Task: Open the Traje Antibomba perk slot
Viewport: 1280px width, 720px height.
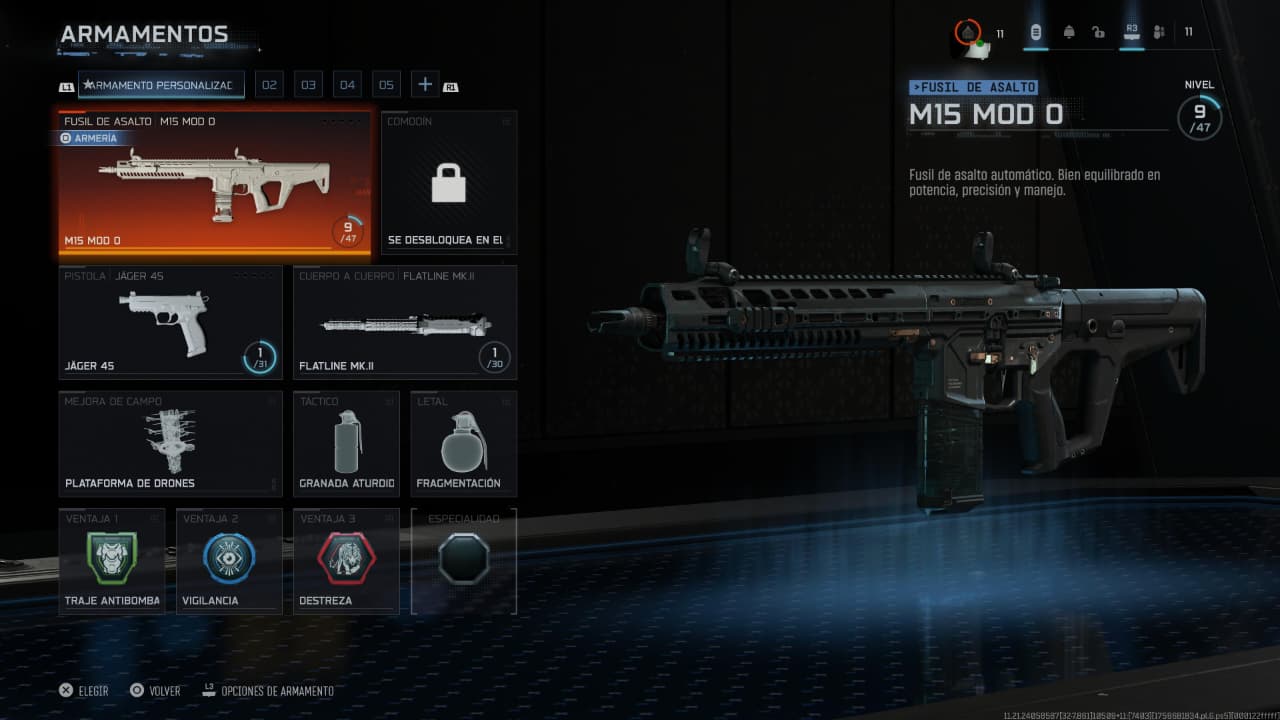Action: point(112,560)
